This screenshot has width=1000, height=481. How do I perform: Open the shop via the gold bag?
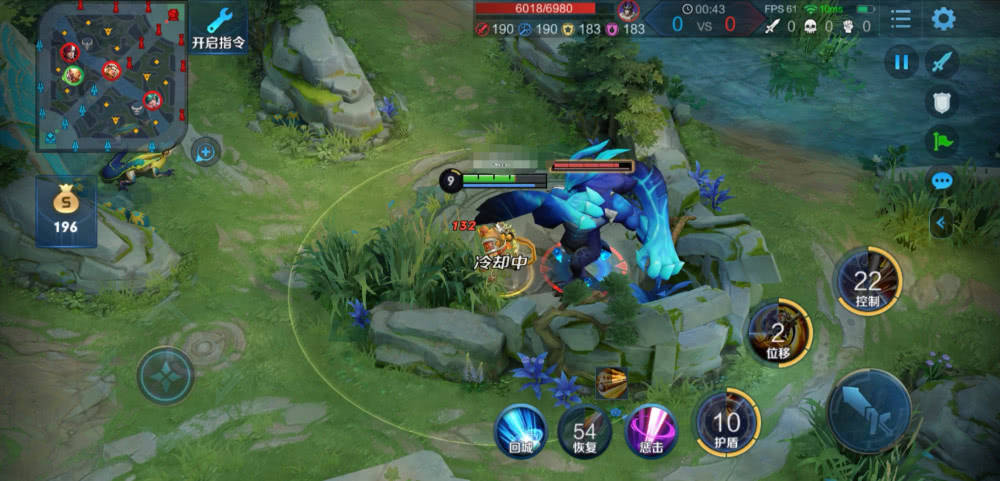pos(67,211)
